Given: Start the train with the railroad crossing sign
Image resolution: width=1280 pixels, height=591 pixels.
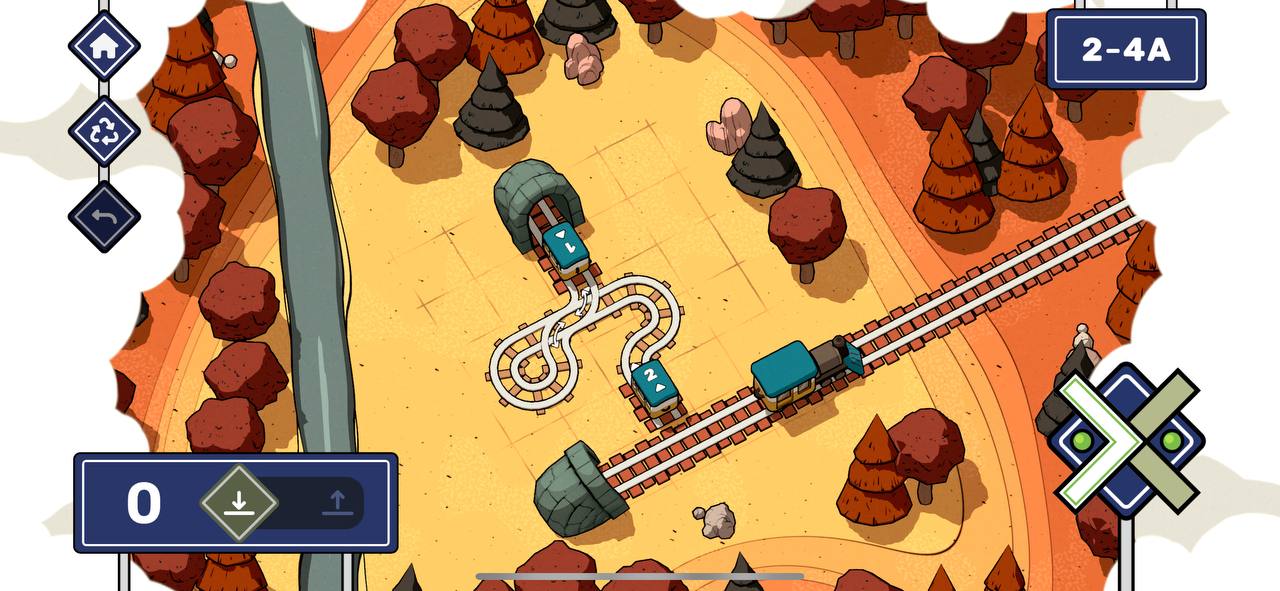Looking at the screenshot, I should point(1127,440).
